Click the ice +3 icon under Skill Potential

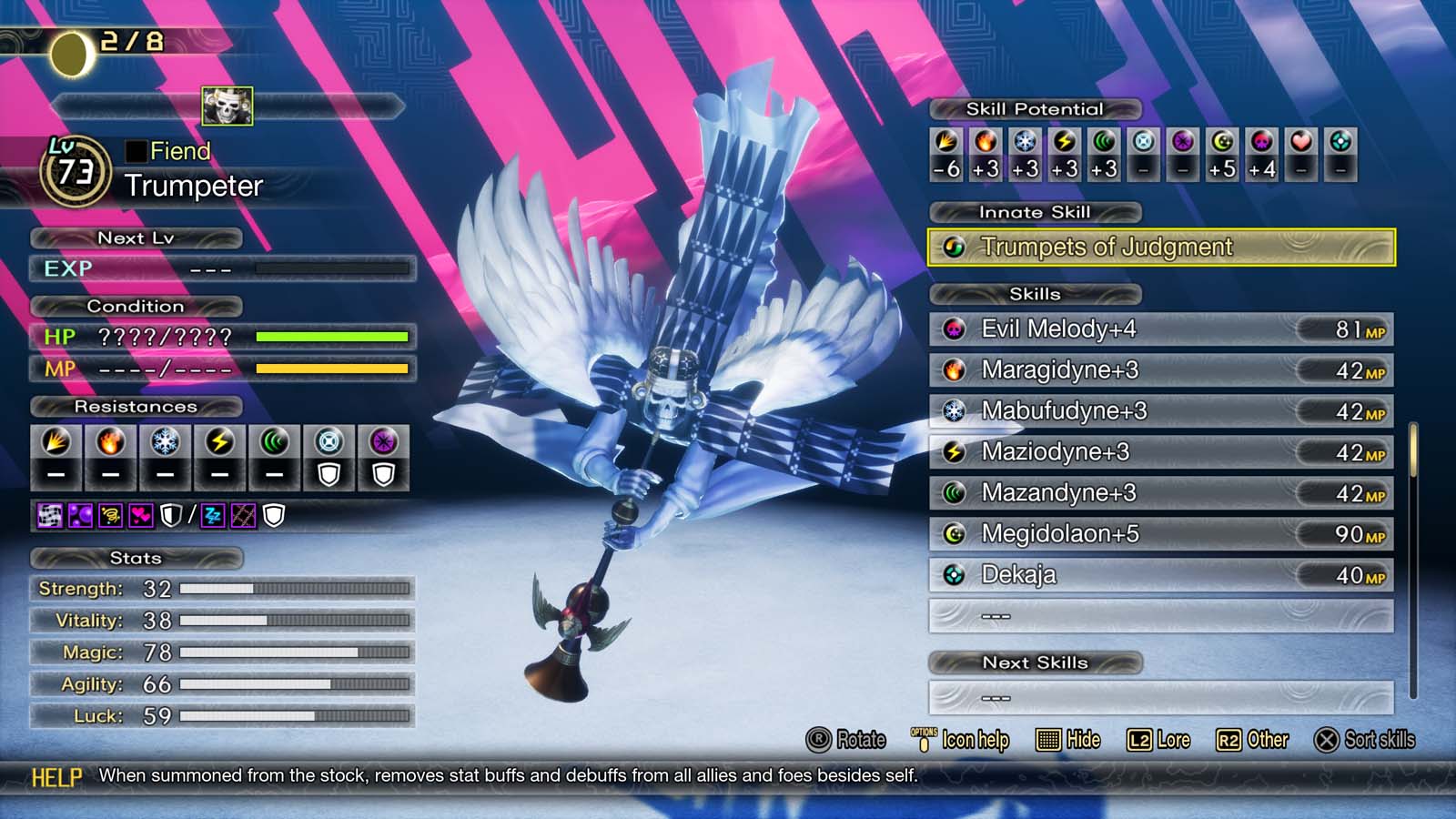(1026, 144)
